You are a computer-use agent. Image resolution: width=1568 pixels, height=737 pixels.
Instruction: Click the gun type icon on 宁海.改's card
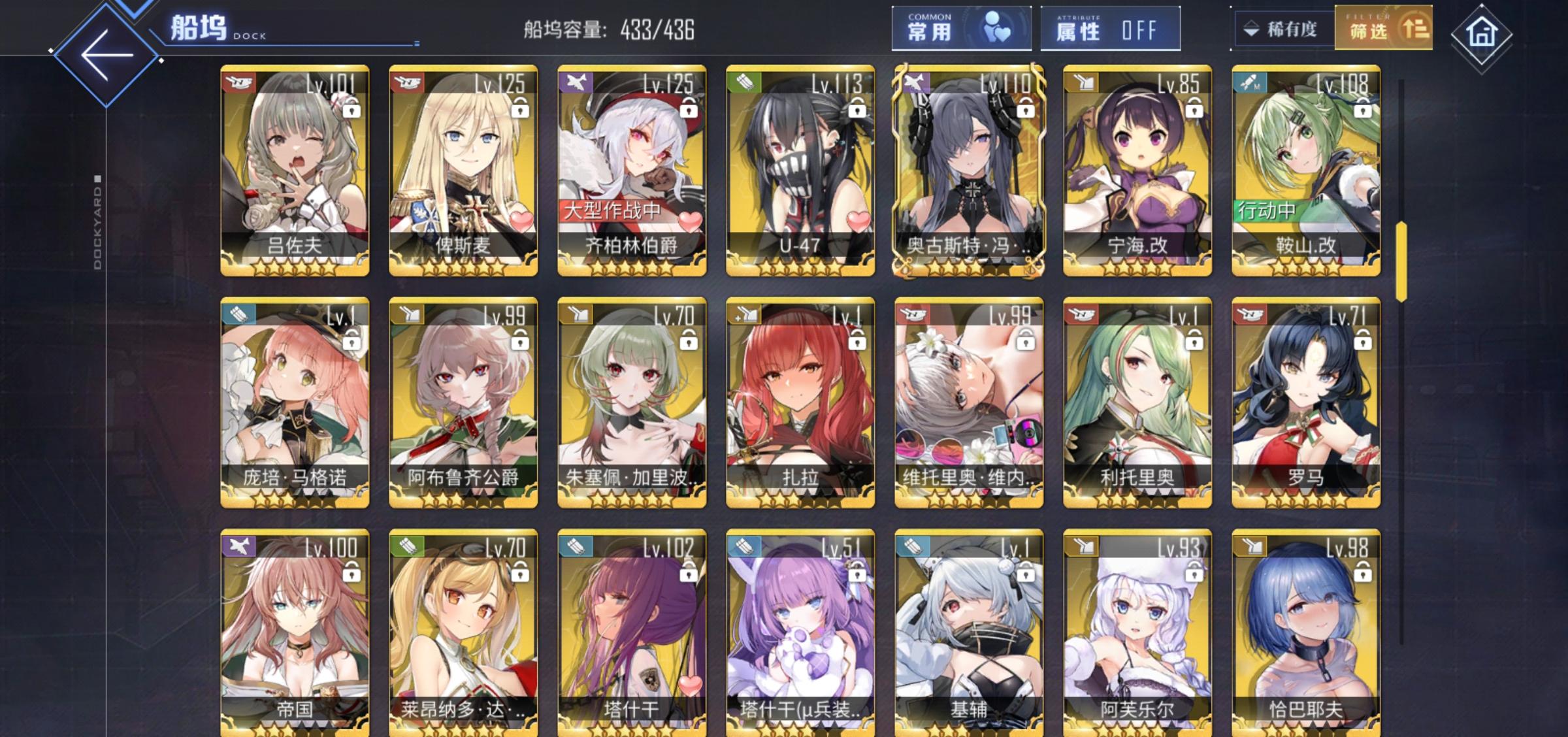[1083, 84]
